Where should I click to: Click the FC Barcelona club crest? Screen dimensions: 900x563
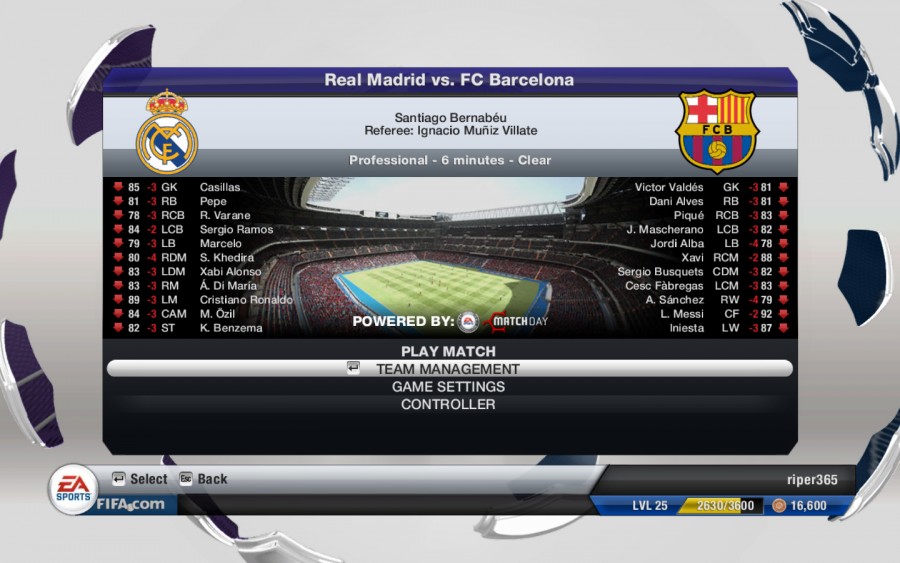[x=716, y=132]
